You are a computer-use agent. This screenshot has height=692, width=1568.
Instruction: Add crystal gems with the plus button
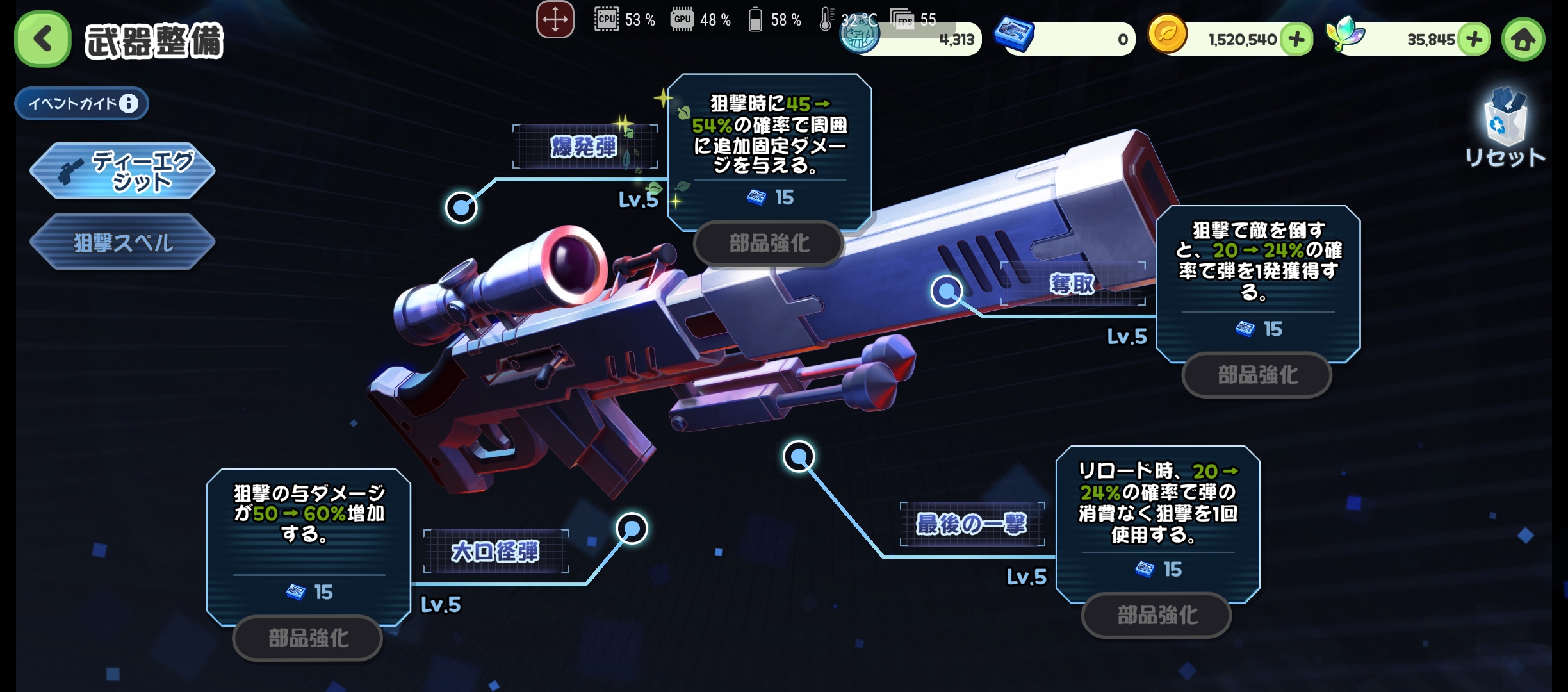point(1474,40)
